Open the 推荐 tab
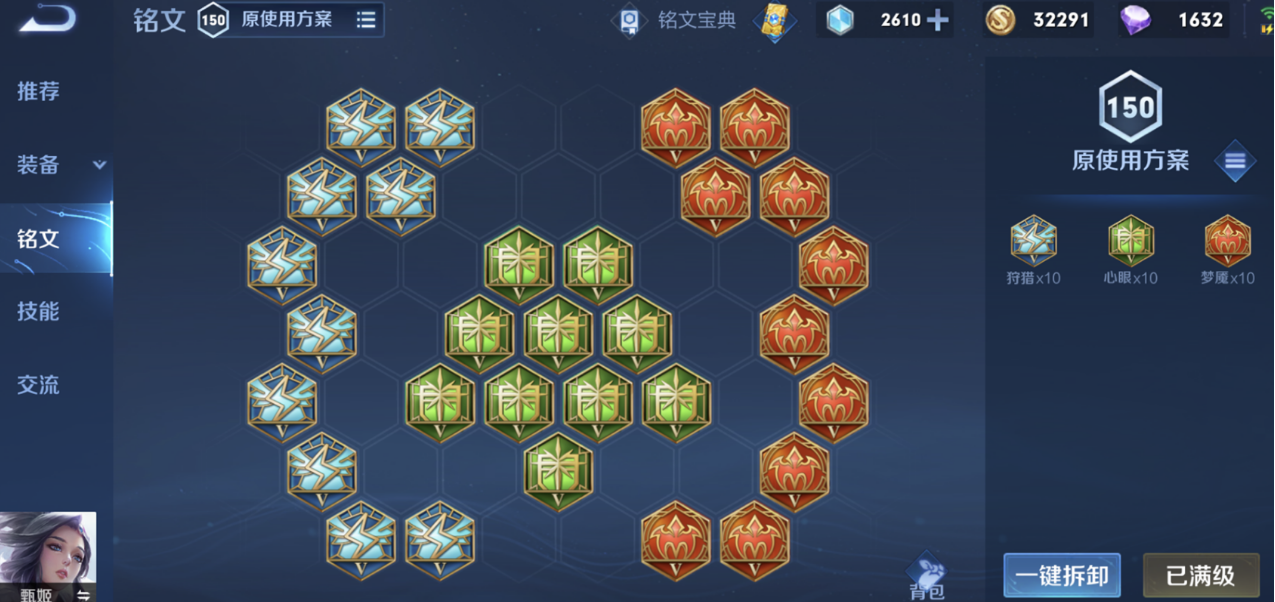 38,91
